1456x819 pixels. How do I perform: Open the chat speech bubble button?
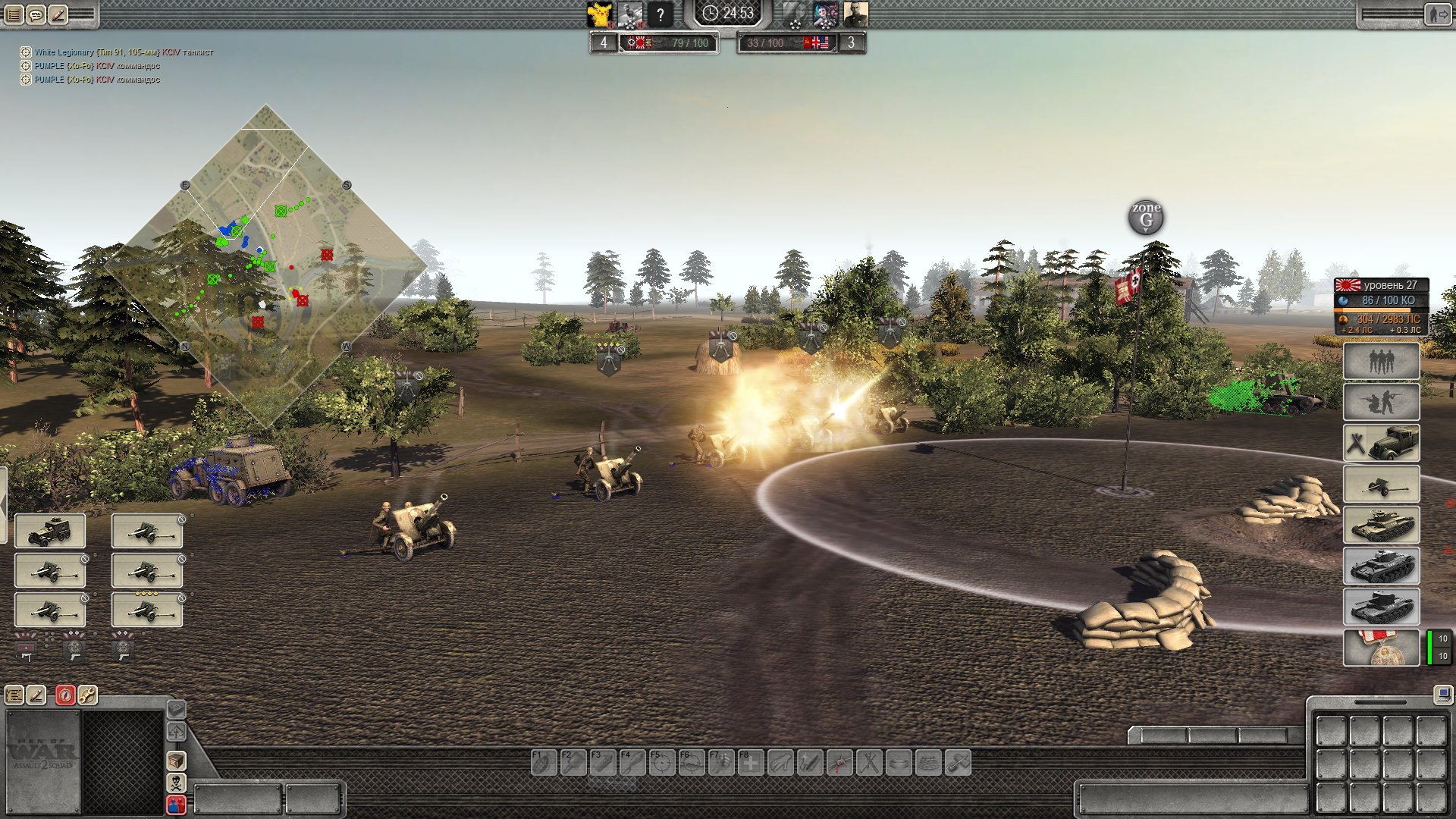pyautogui.click(x=36, y=14)
